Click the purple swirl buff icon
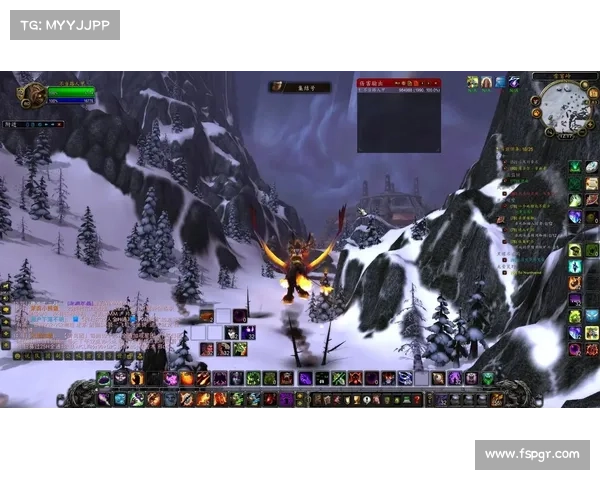The width and height of the screenshot is (600, 480). tap(513, 82)
